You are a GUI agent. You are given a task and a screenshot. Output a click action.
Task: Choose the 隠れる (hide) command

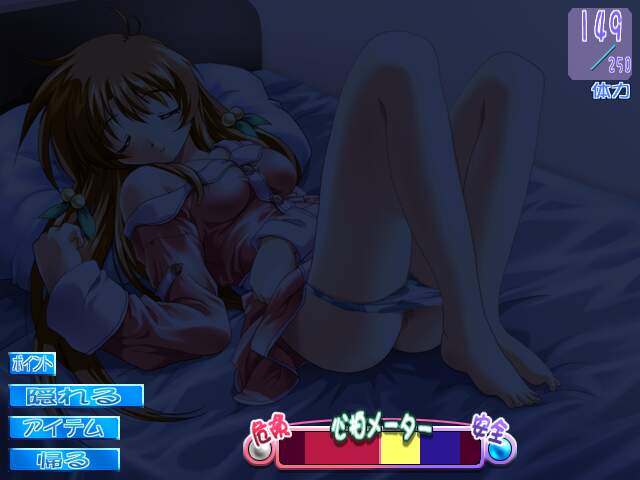tap(76, 396)
